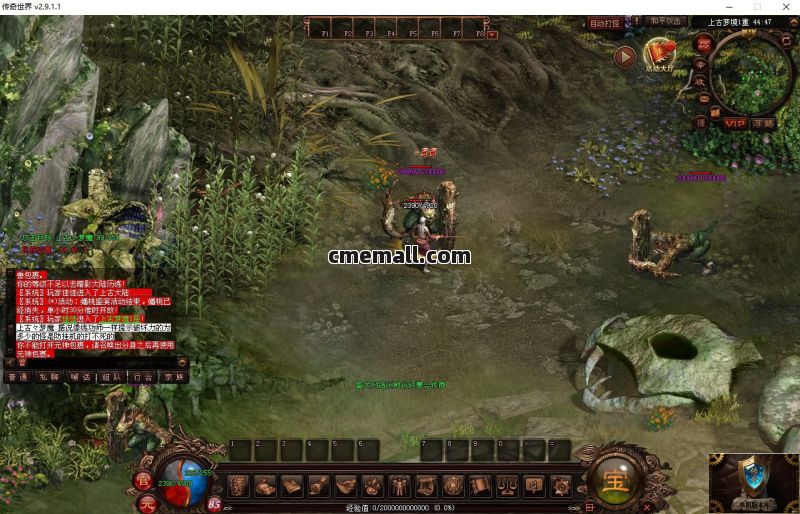
Task: Open the shield thumbnail in the corner
Action: [754, 482]
